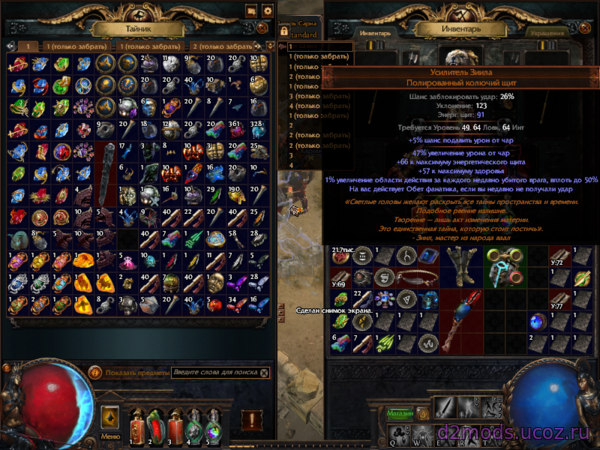Click the orange exclamation notification icon
This screenshot has height=450, width=600.
(251, 419)
